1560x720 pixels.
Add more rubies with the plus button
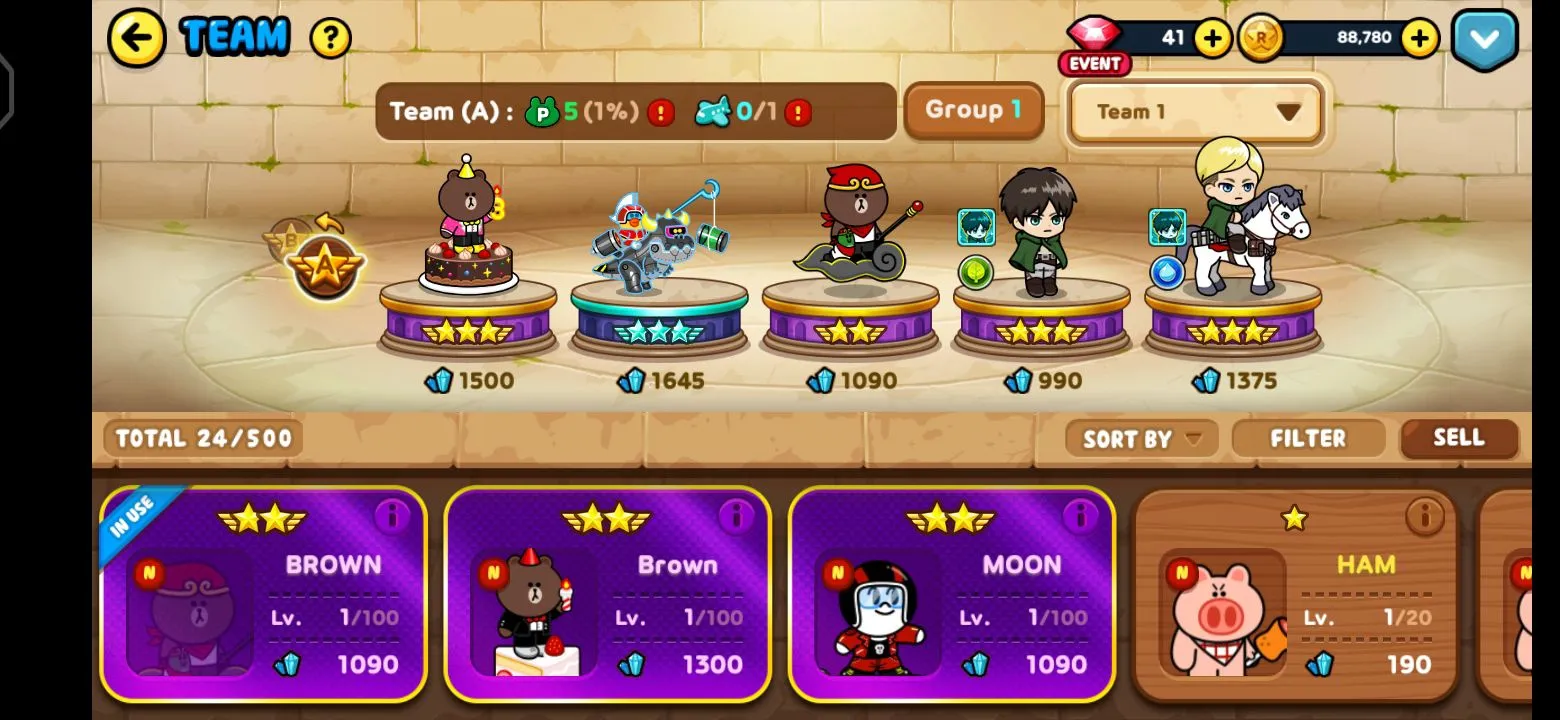pyautogui.click(x=1212, y=39)
